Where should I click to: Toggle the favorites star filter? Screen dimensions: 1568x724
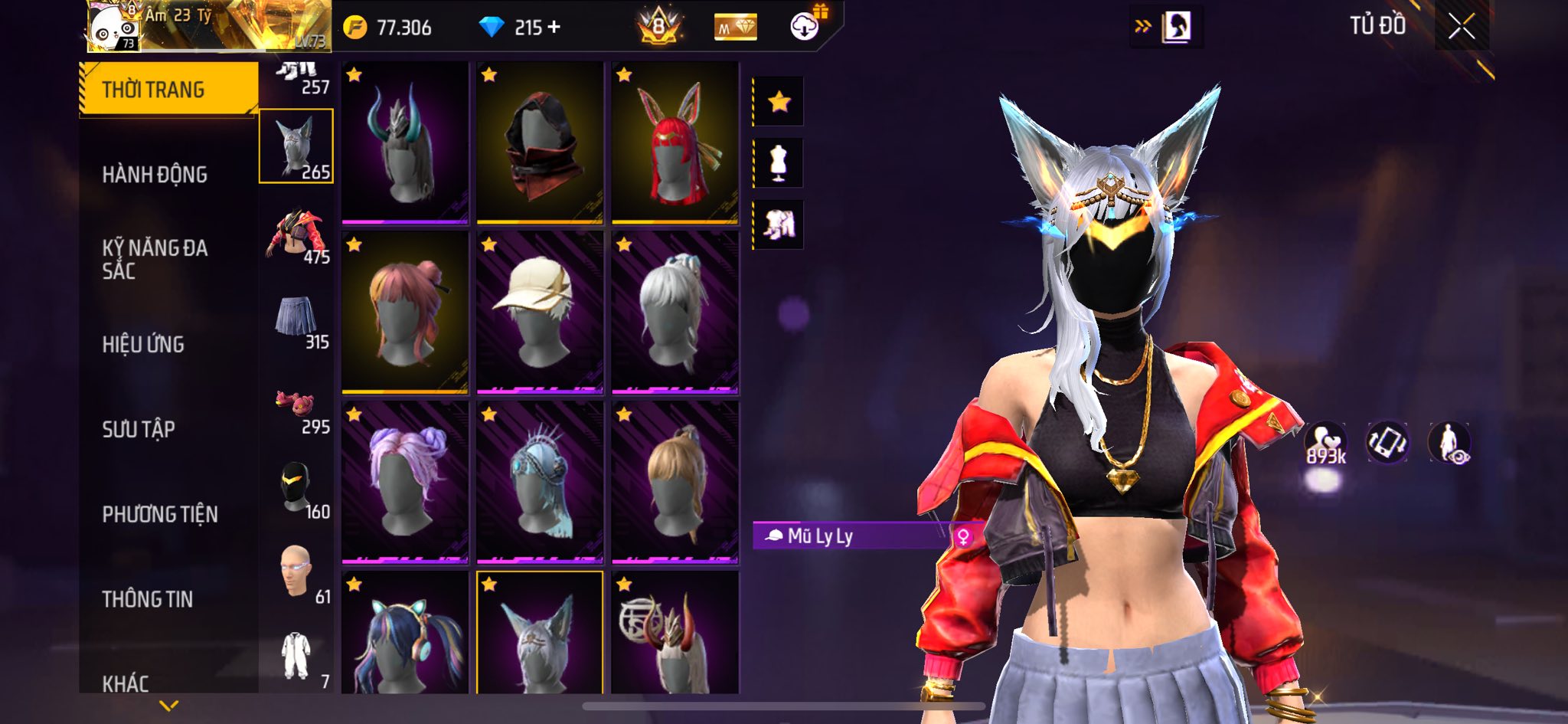point(779,101)
